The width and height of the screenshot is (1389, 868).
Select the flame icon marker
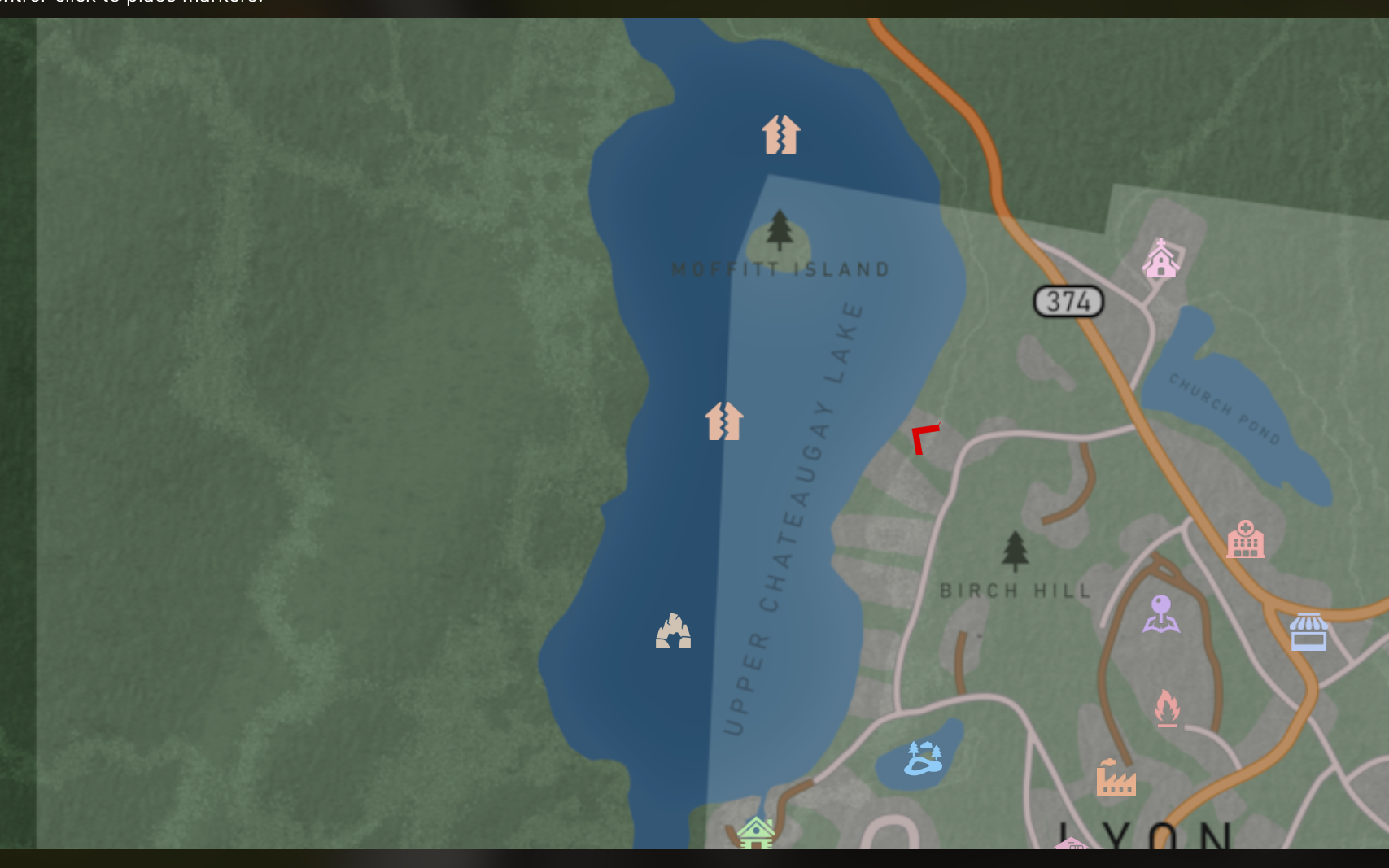click(x=1167, y=708)
